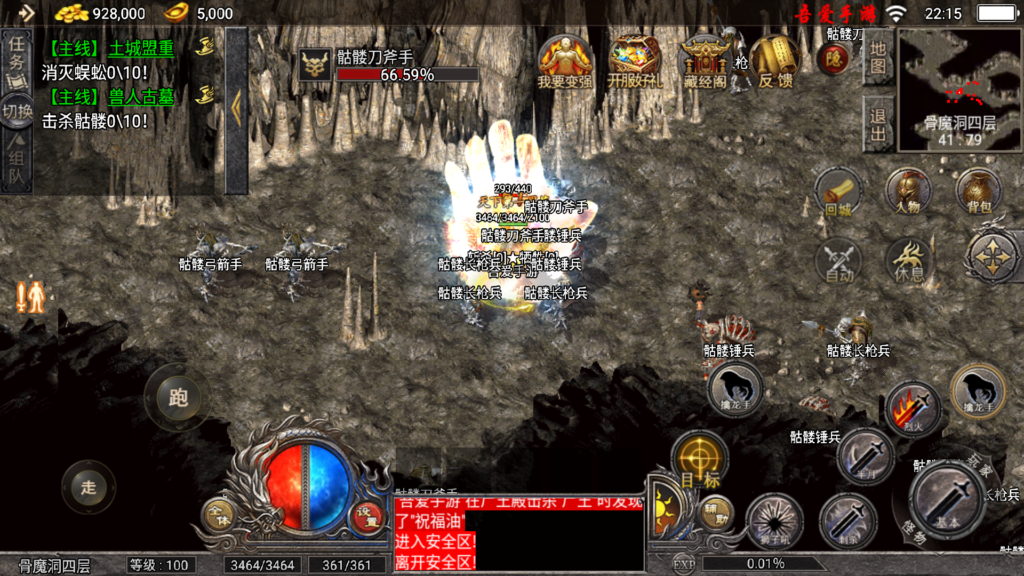
Task: Open the 我要变强 power-up menu
Action: pos(565,62)
